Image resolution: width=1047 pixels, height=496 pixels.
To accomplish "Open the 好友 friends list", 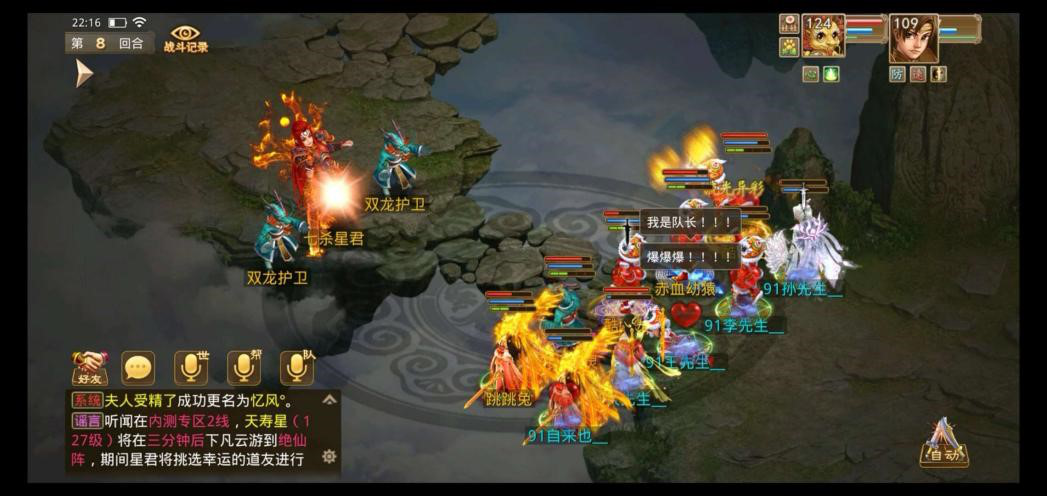I will [89, 368].
